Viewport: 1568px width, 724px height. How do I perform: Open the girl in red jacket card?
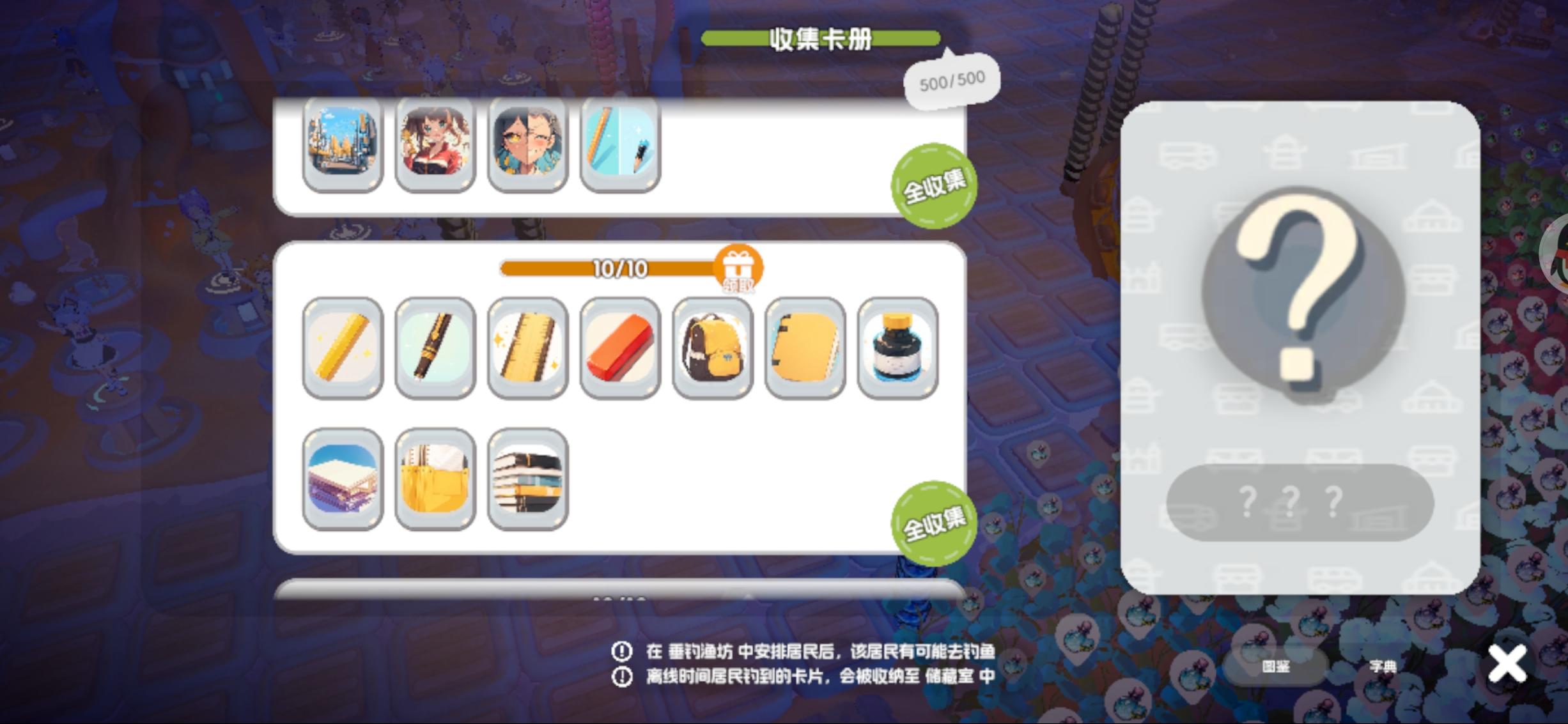tap(435, 145)
